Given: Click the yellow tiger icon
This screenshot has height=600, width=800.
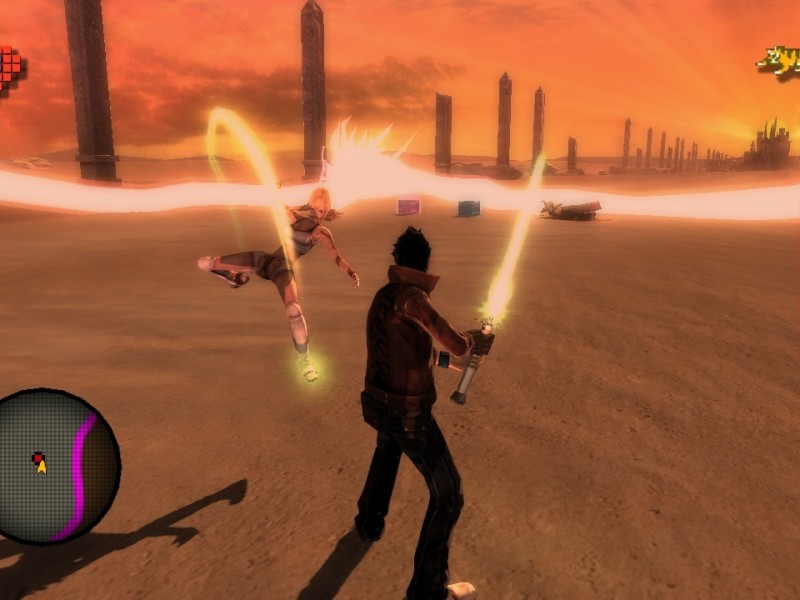Looking at the screenshot, I should 778,60.
